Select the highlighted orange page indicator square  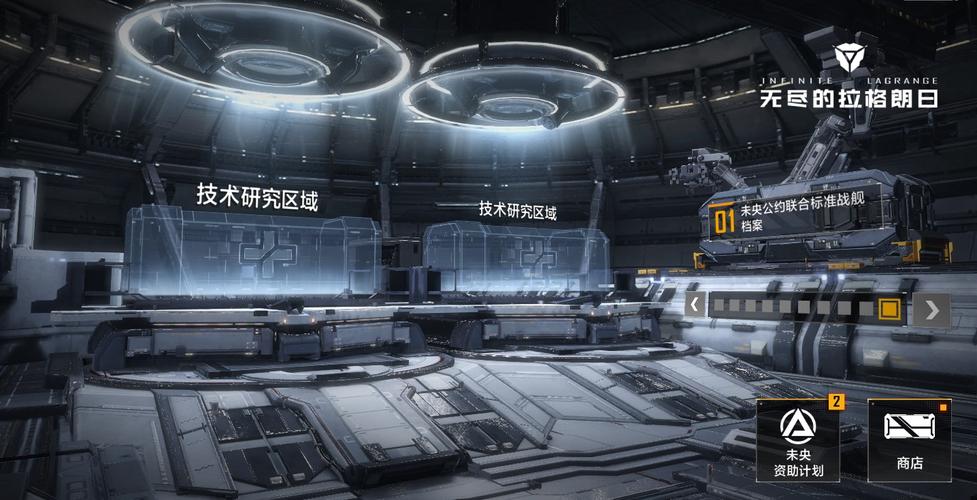pyautogui.click(x=888, y=308)
